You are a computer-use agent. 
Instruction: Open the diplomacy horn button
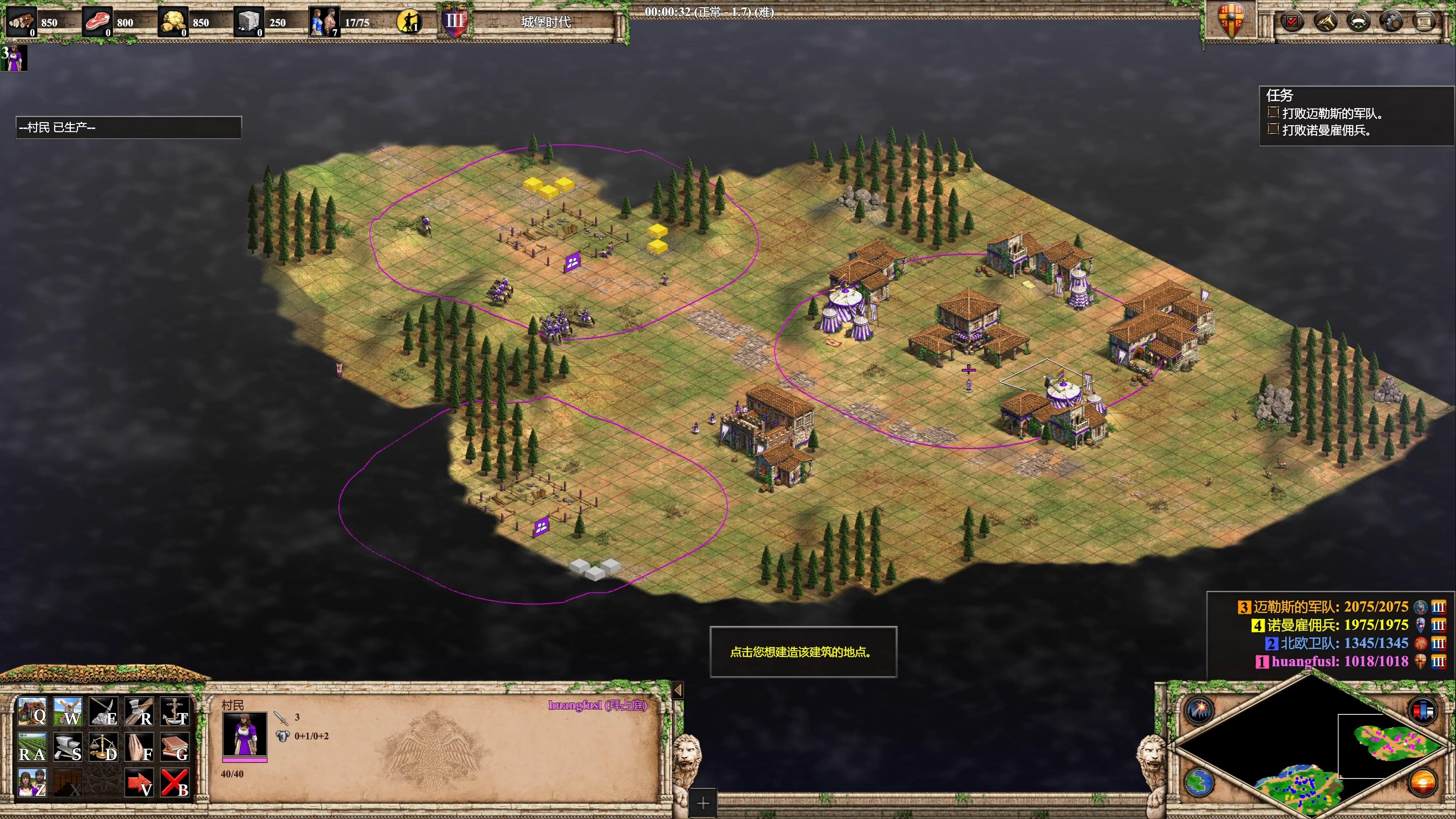coord(1325,22)
